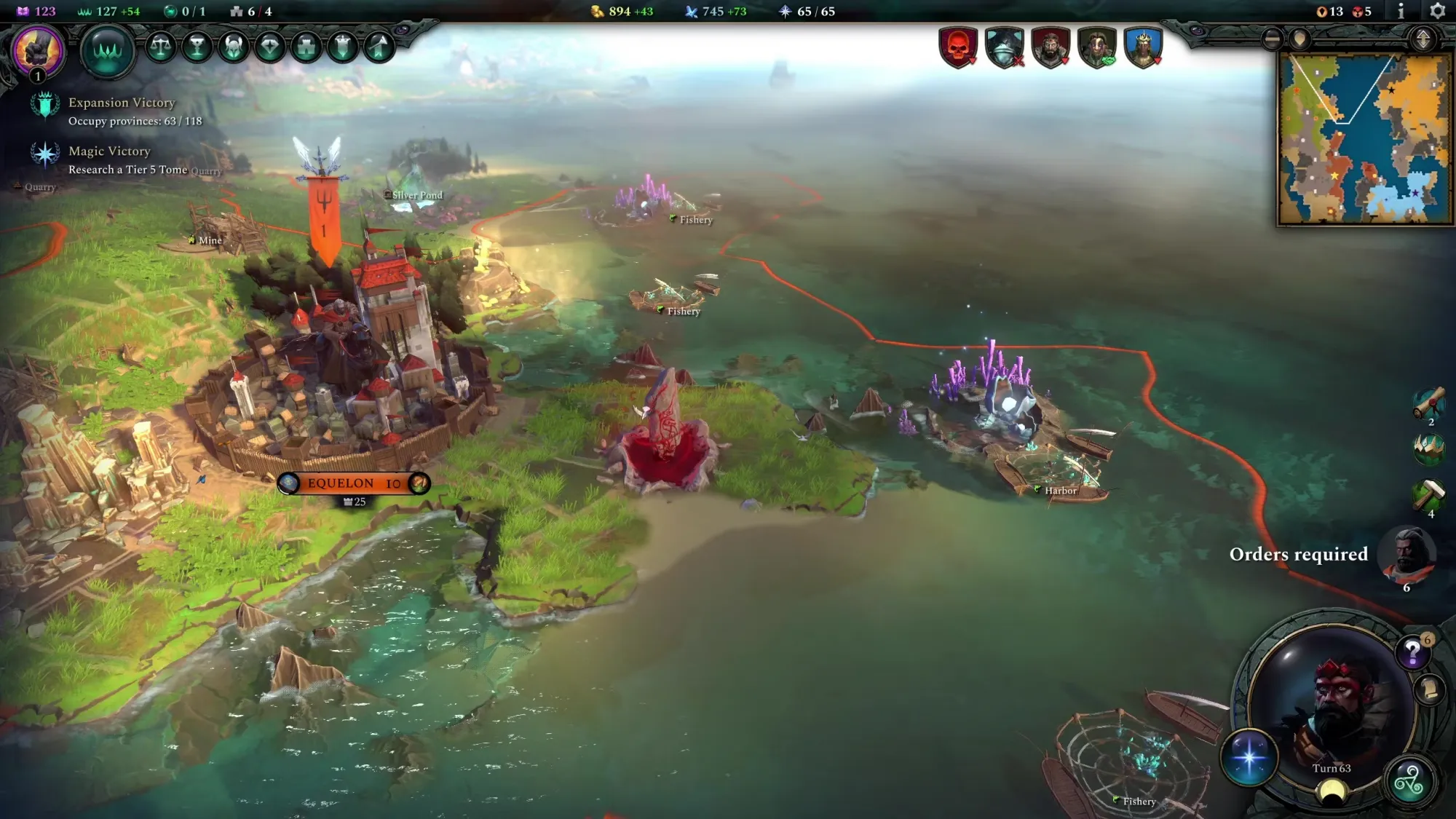1456x819 pixels.
Task: Open the question mark events button
Action: (x=1412, y=652)
